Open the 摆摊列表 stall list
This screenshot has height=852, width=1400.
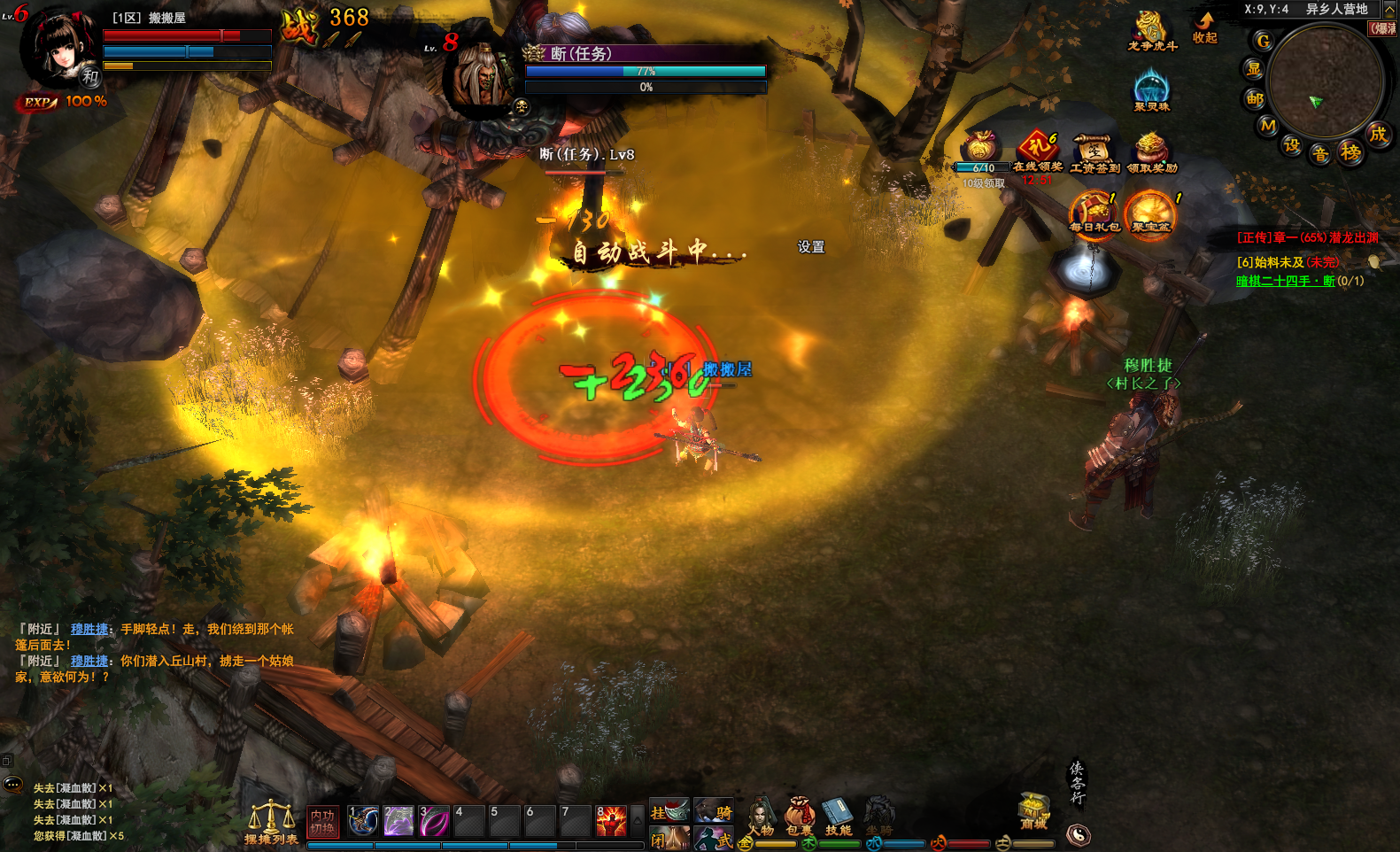[x=271, y=823]
